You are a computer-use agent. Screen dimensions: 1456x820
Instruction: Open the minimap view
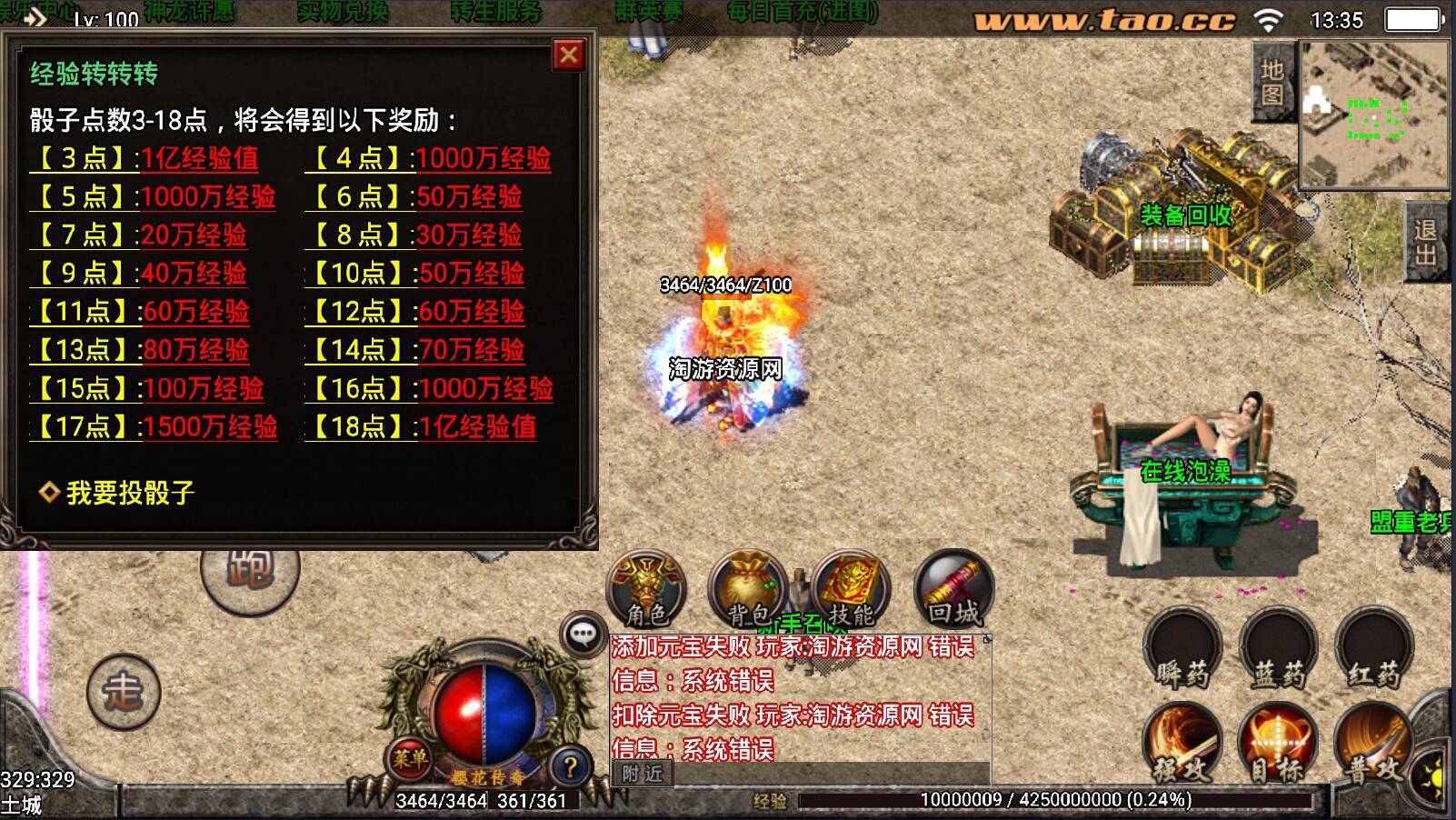(1373, 114)
